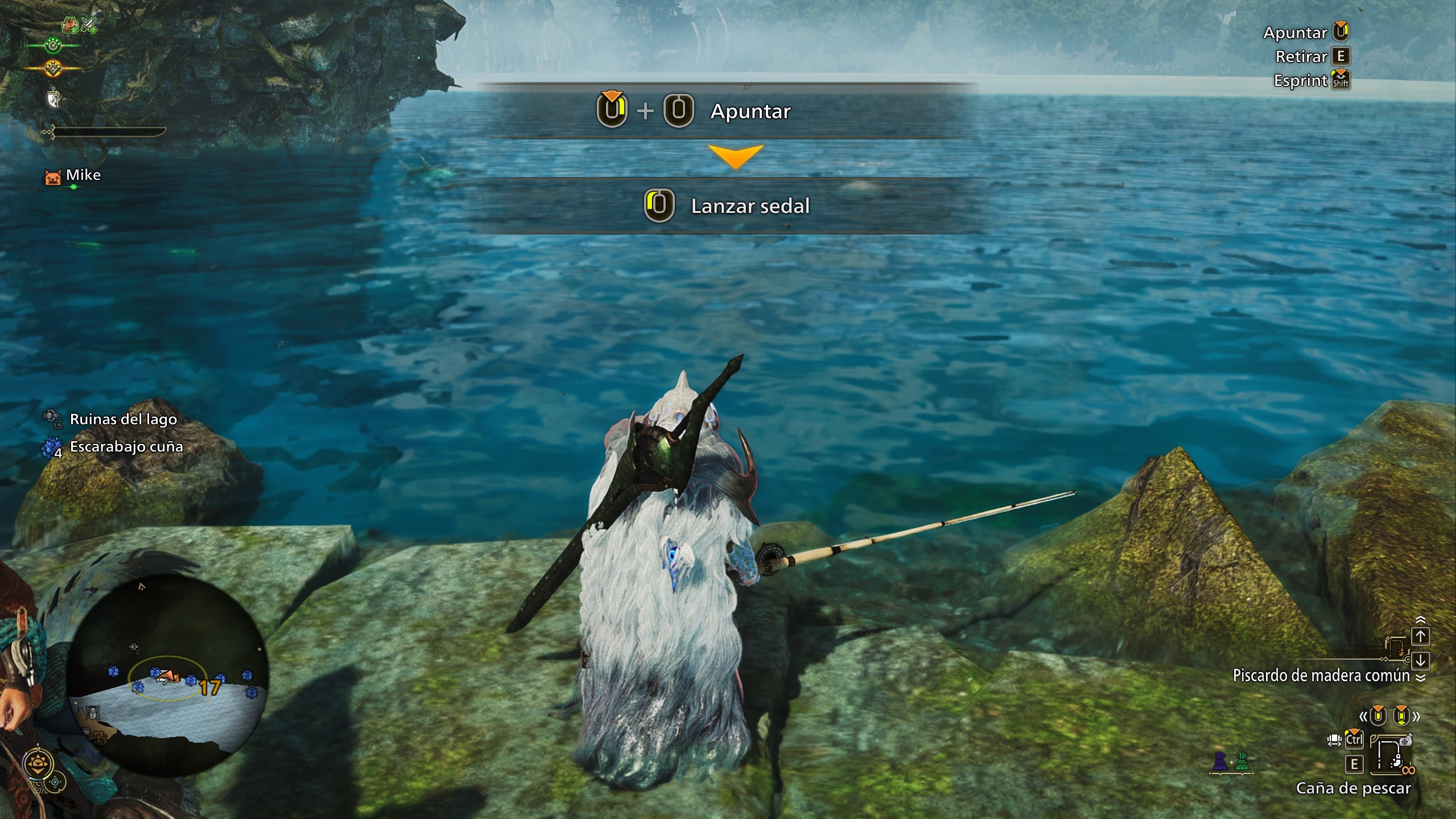Inspect the attack-up sword buff icon

coord(89,24)
